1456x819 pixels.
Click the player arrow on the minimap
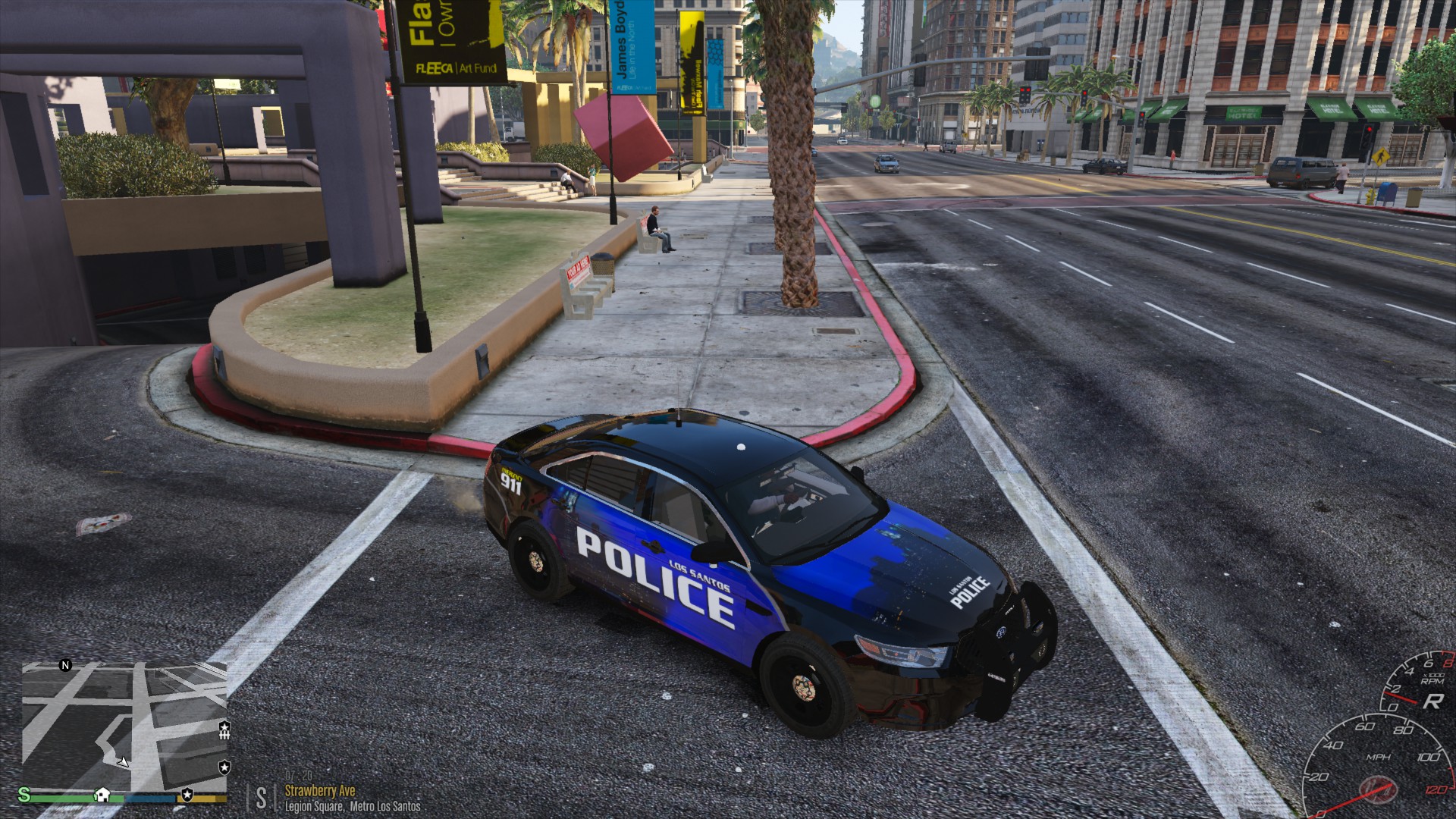[123, 761]
